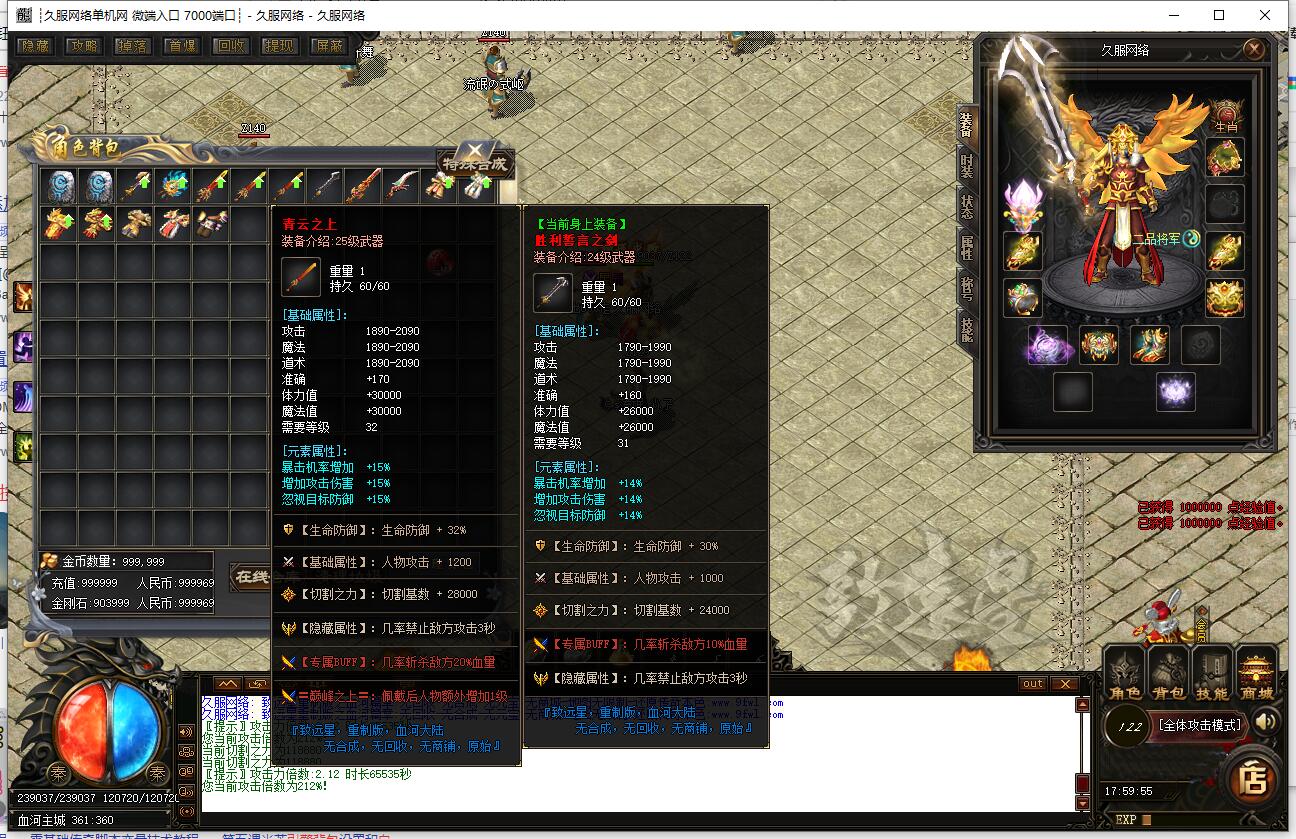The width and height of the screenshot is (1296, 839).
Task: Open the 掉落 drops button
Action: point(133,46)
